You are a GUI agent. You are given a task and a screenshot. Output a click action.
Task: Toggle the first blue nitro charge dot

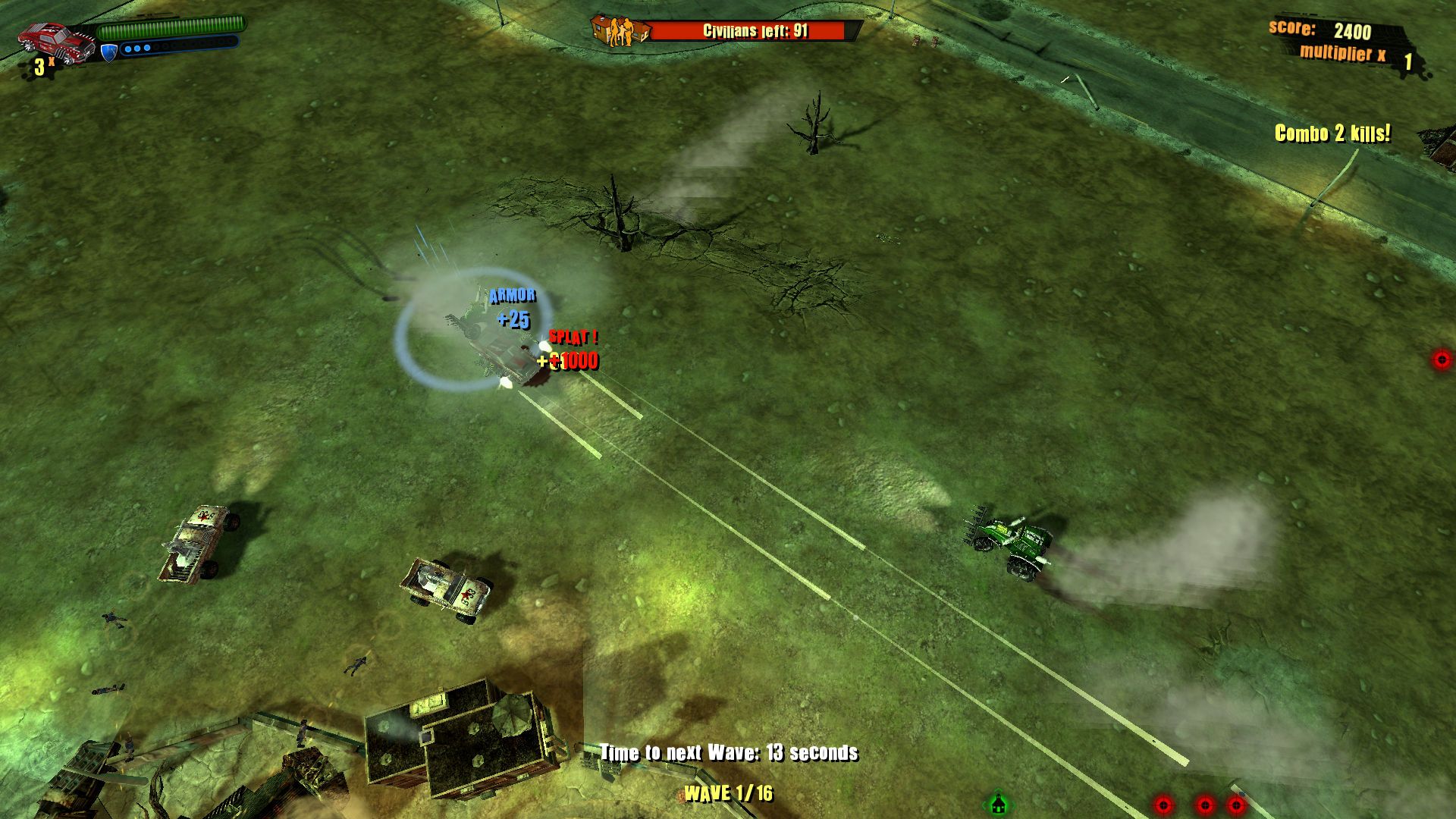click(x=128, y=49)
